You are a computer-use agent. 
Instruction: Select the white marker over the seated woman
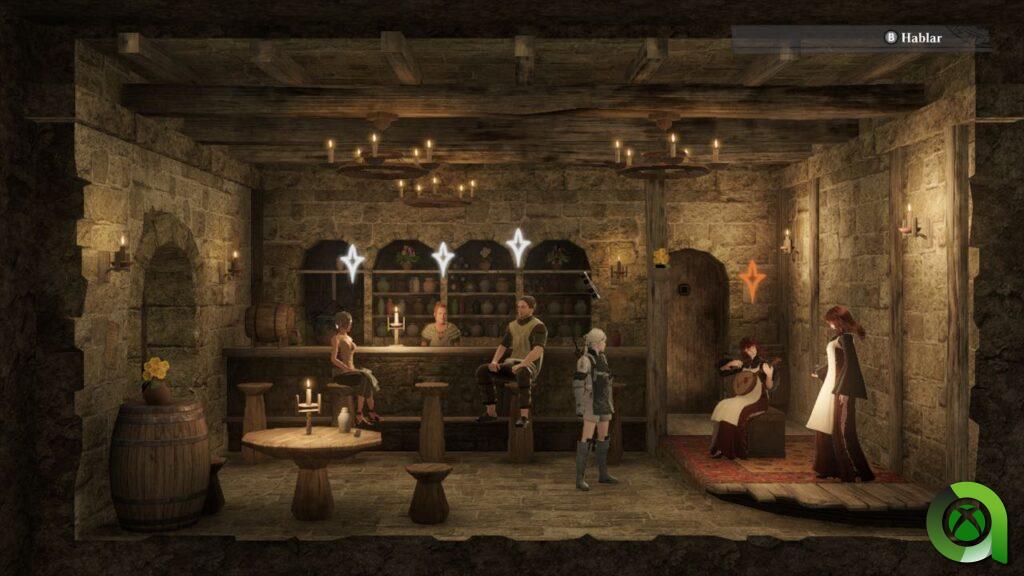pyautogui.click(x=351, y=263)
